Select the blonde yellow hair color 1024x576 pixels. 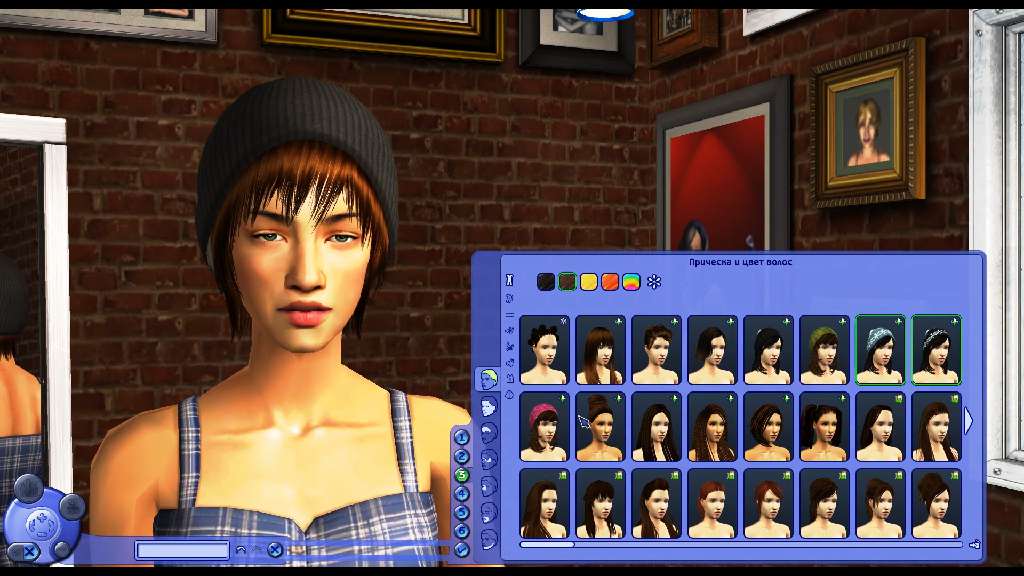click(589, 282)
